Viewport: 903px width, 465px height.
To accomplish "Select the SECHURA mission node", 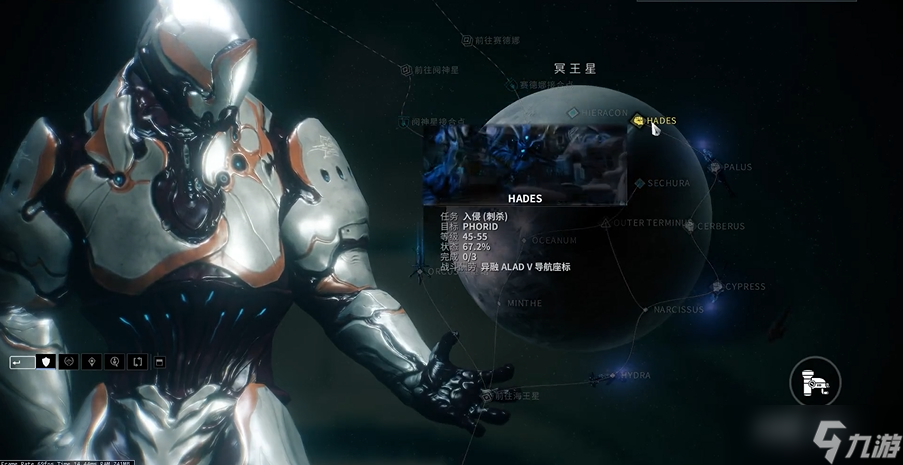I will (639, 183).
